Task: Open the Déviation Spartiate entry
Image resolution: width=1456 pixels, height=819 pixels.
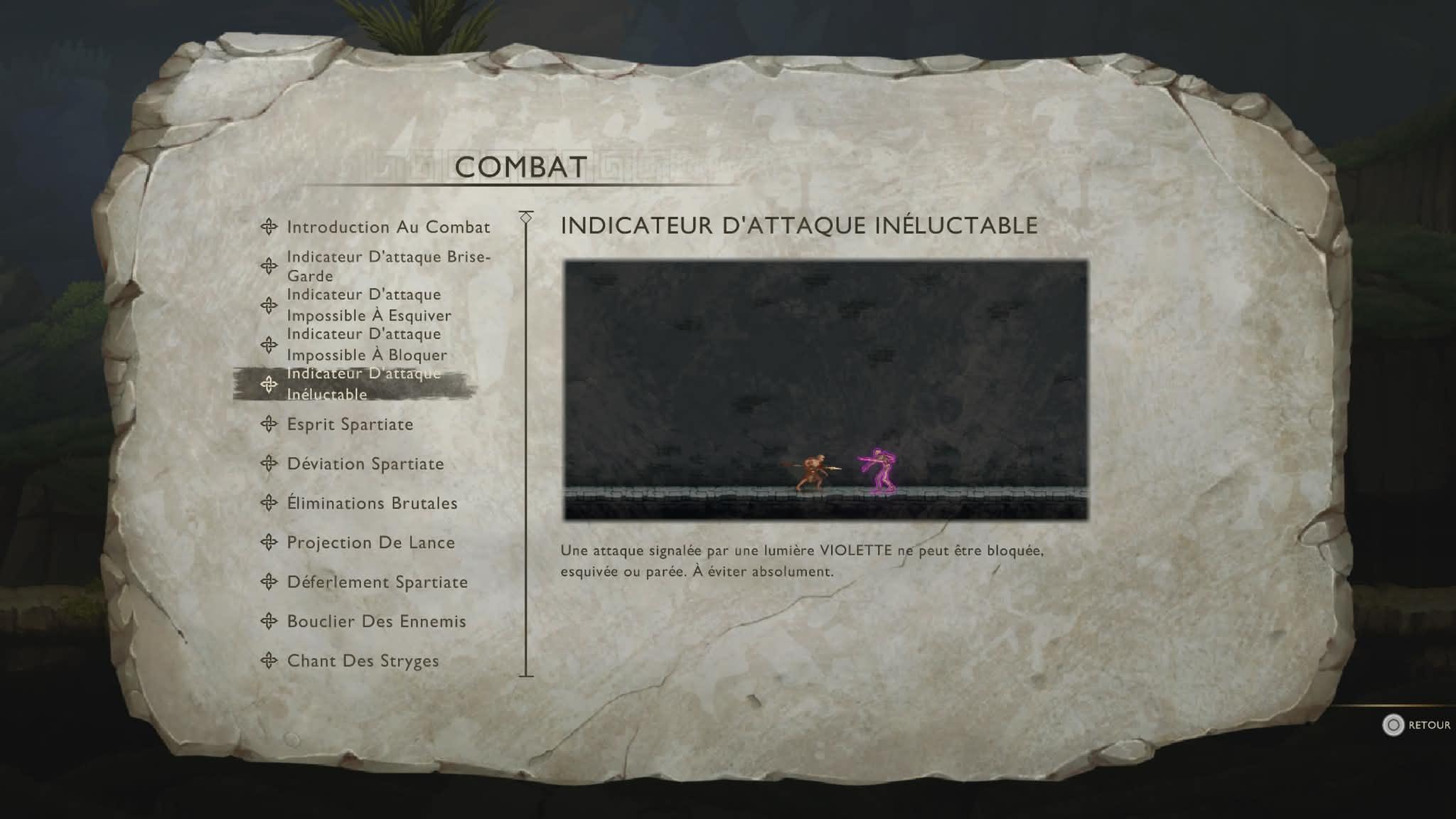Action: pos(365,464)
